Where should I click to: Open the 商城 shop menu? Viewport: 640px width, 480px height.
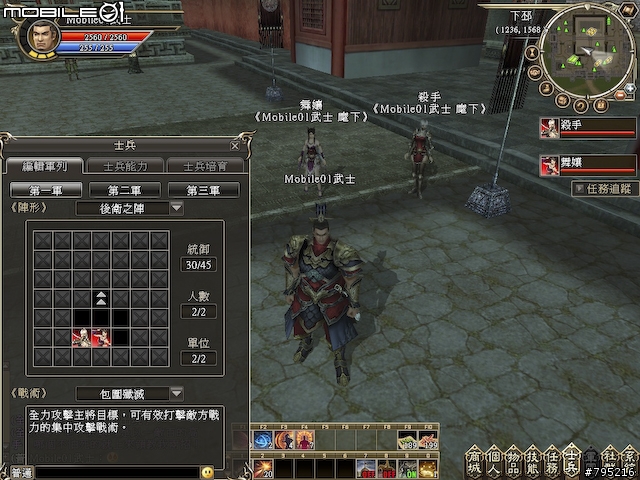(x=476, y=460)
